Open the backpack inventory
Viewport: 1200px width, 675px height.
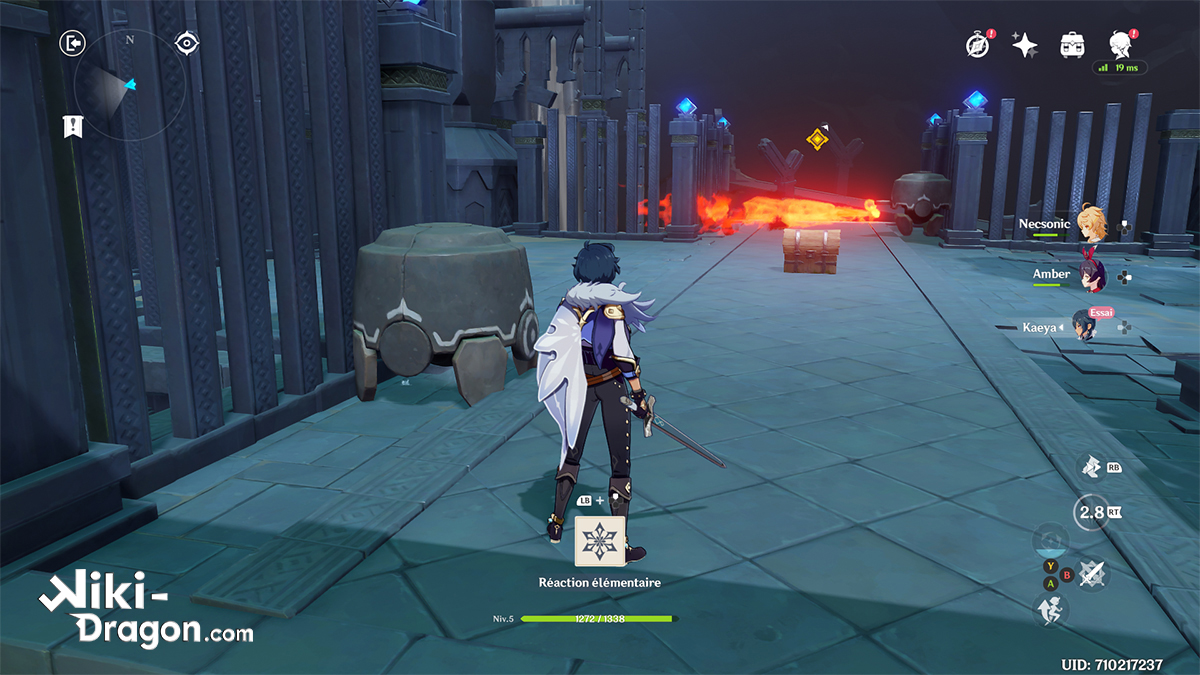[x=1073, y=44]
